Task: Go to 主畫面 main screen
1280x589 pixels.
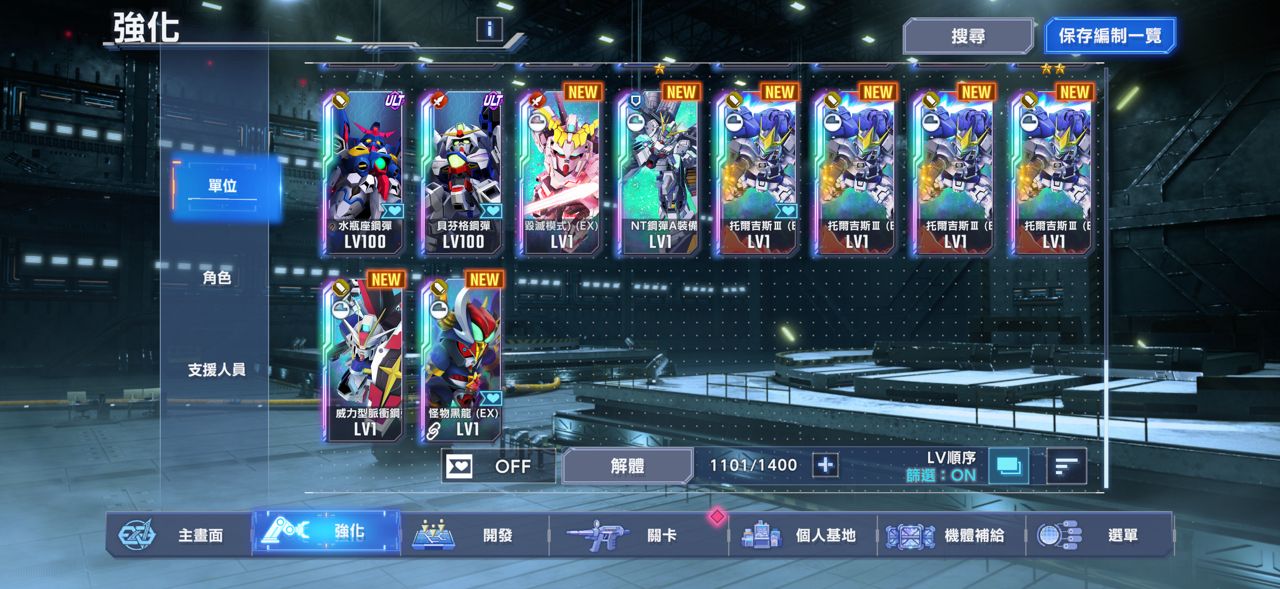Action: (180, 535)
